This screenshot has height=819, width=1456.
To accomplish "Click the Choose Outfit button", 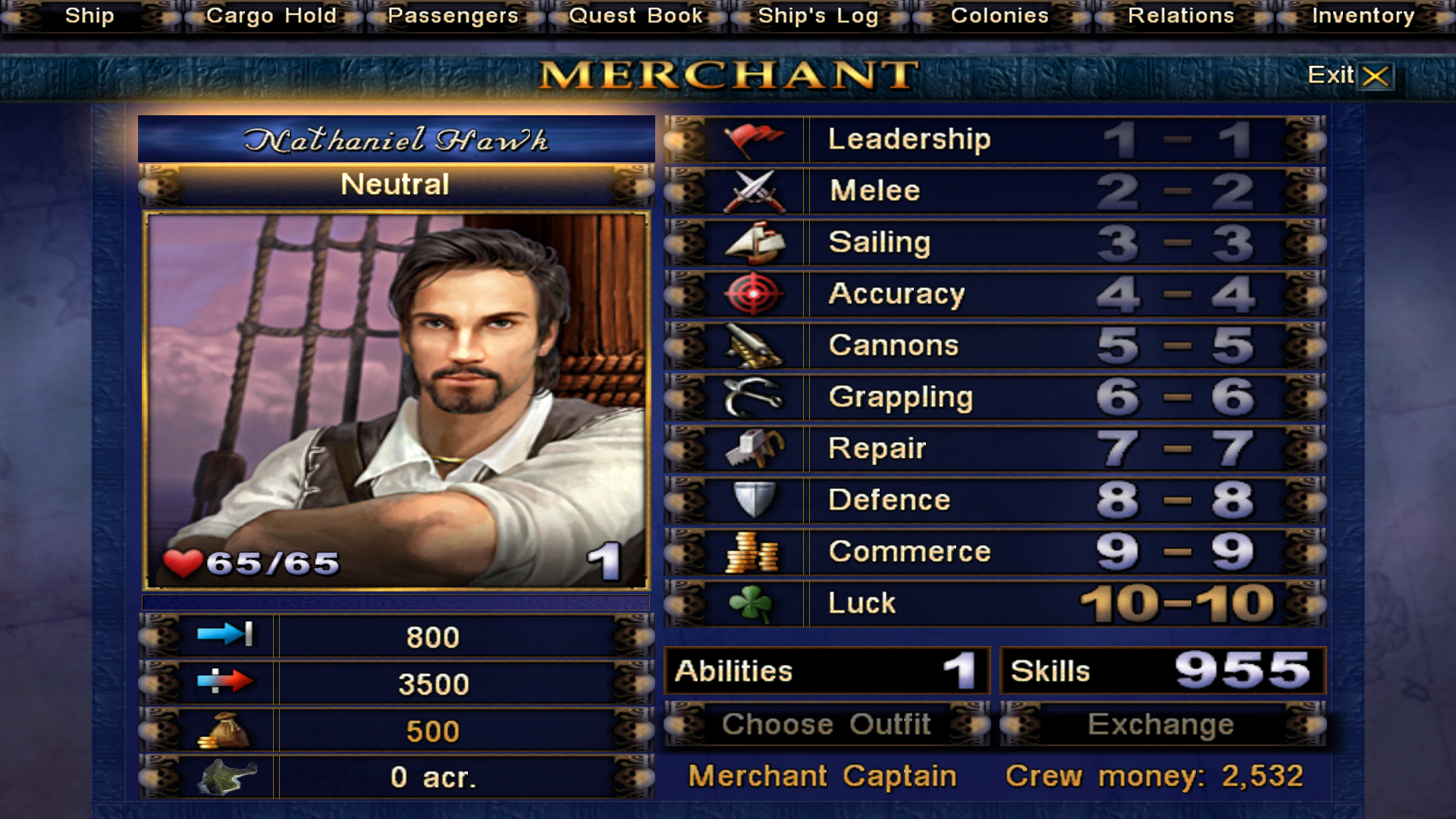I will coord(827,724).
